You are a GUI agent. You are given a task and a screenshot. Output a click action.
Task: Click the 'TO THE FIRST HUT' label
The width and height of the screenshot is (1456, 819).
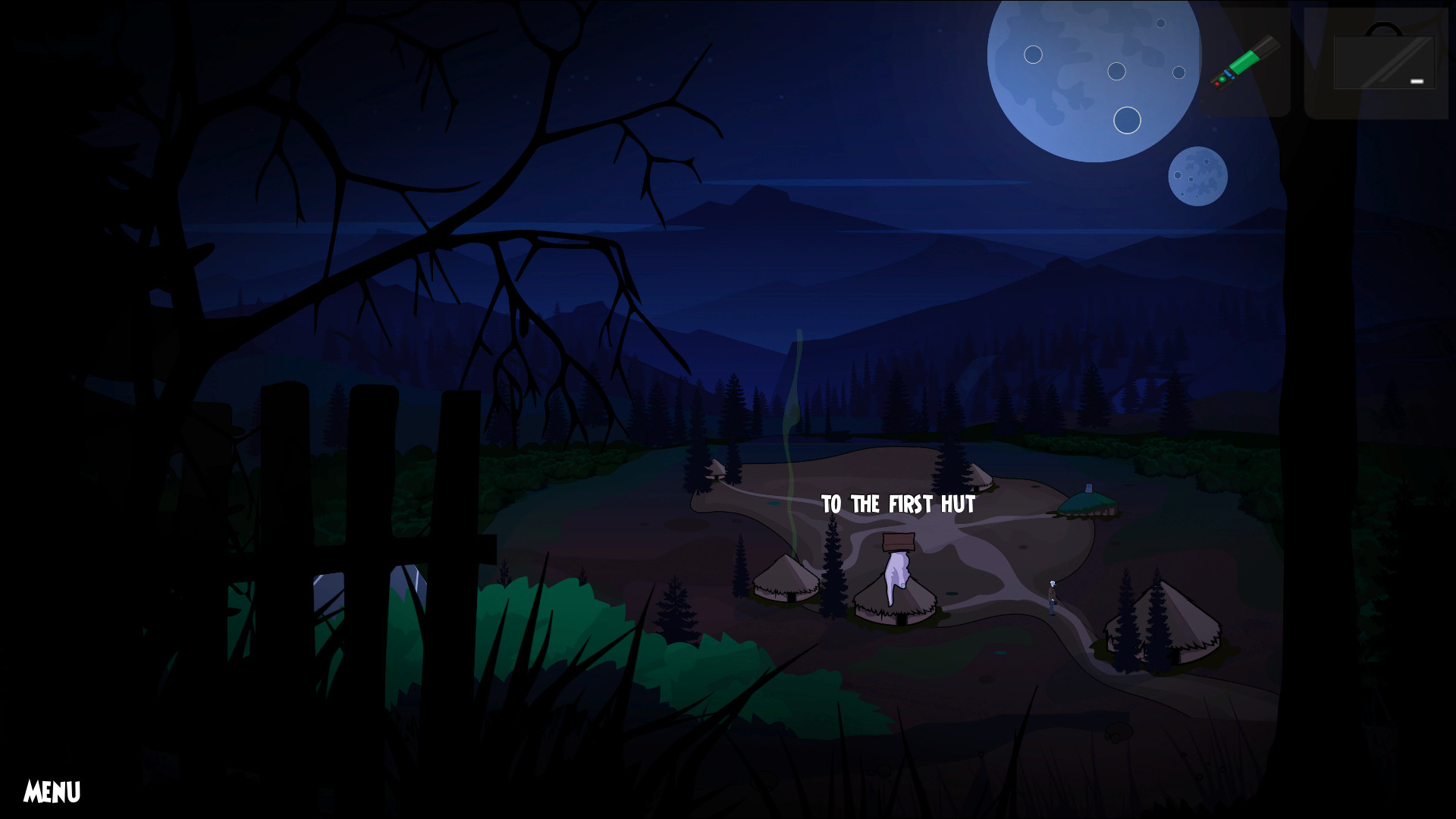(x=897, y=503)
